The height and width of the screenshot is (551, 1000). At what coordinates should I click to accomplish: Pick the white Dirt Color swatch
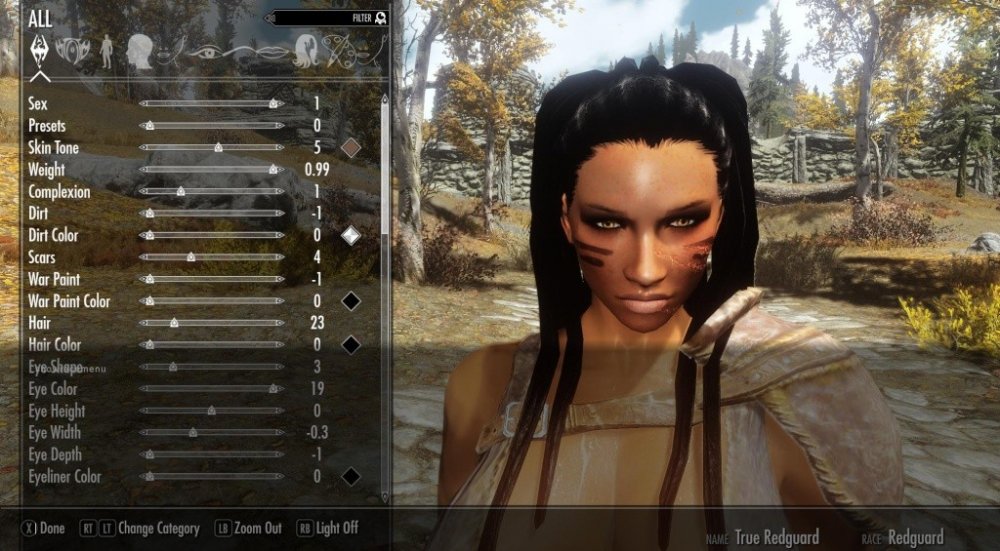pos(350,235)
